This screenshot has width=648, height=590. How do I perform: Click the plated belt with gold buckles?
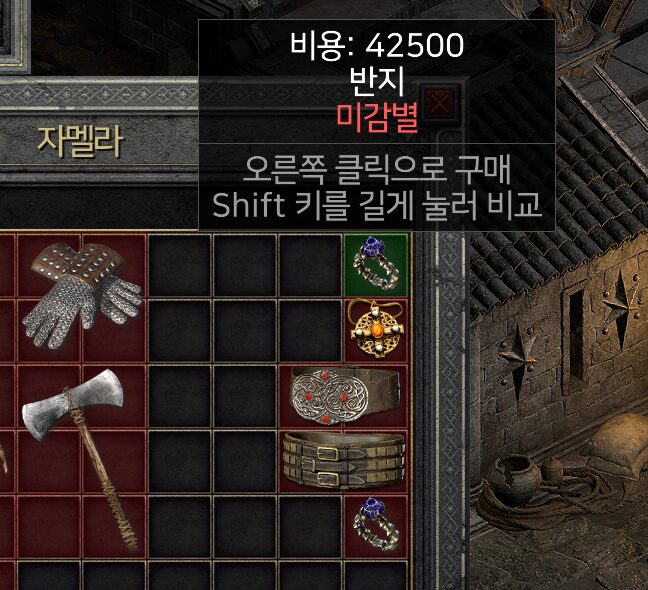(344, 462)
